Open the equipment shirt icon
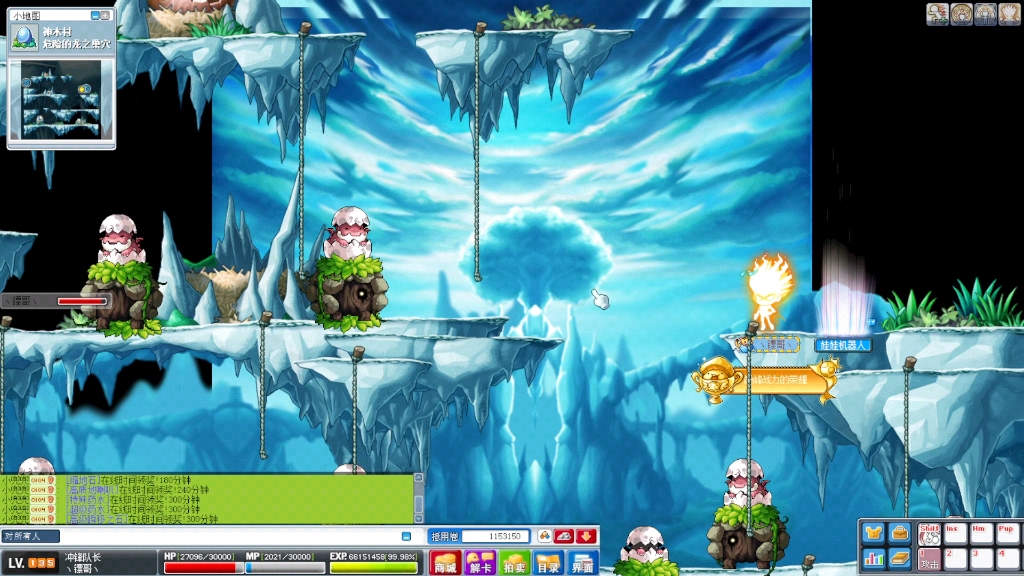Screen dimensions: 1024x576 pyautogui.click(x=874, y=532)
